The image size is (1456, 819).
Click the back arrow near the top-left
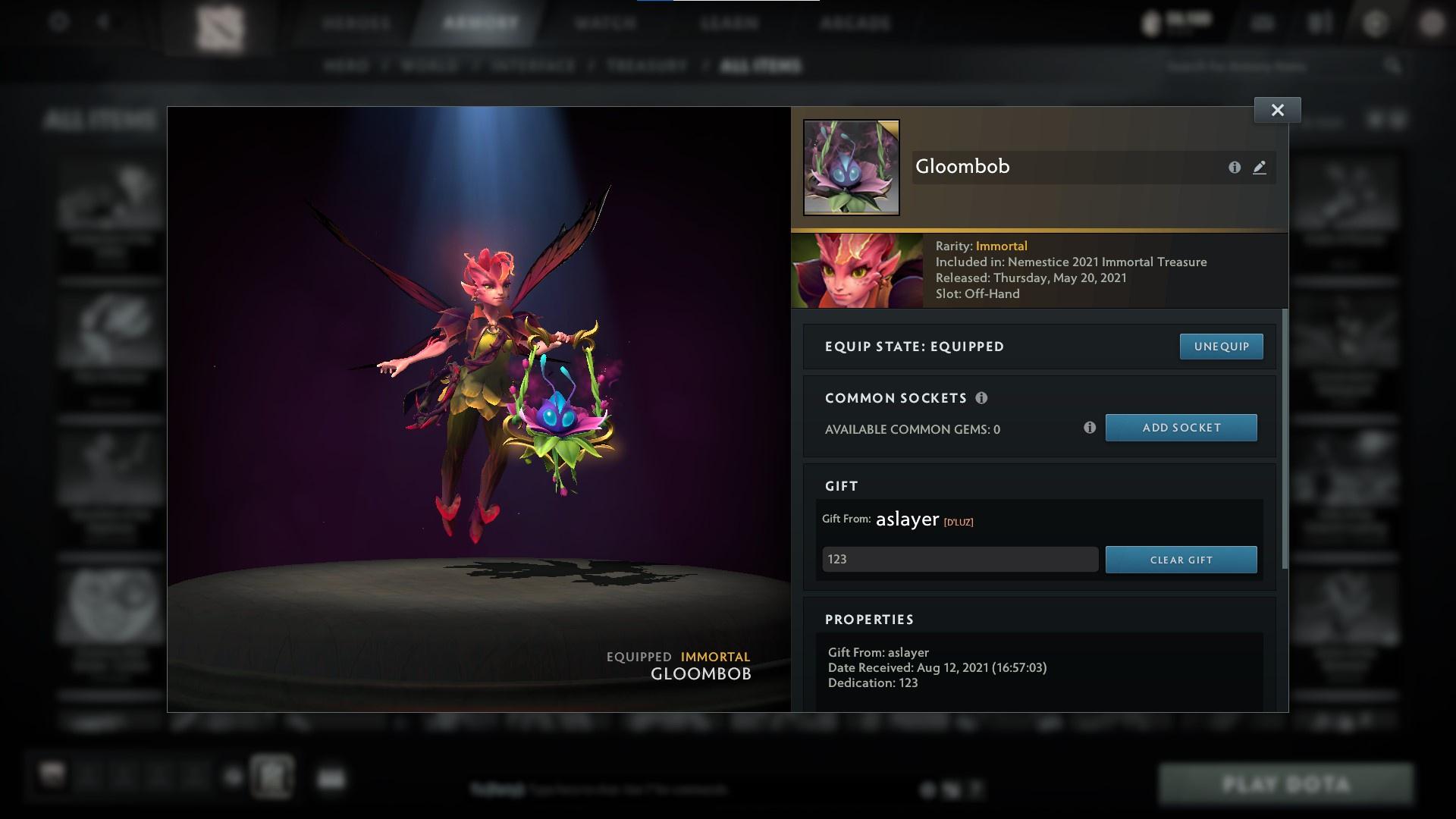pos(102,22)
